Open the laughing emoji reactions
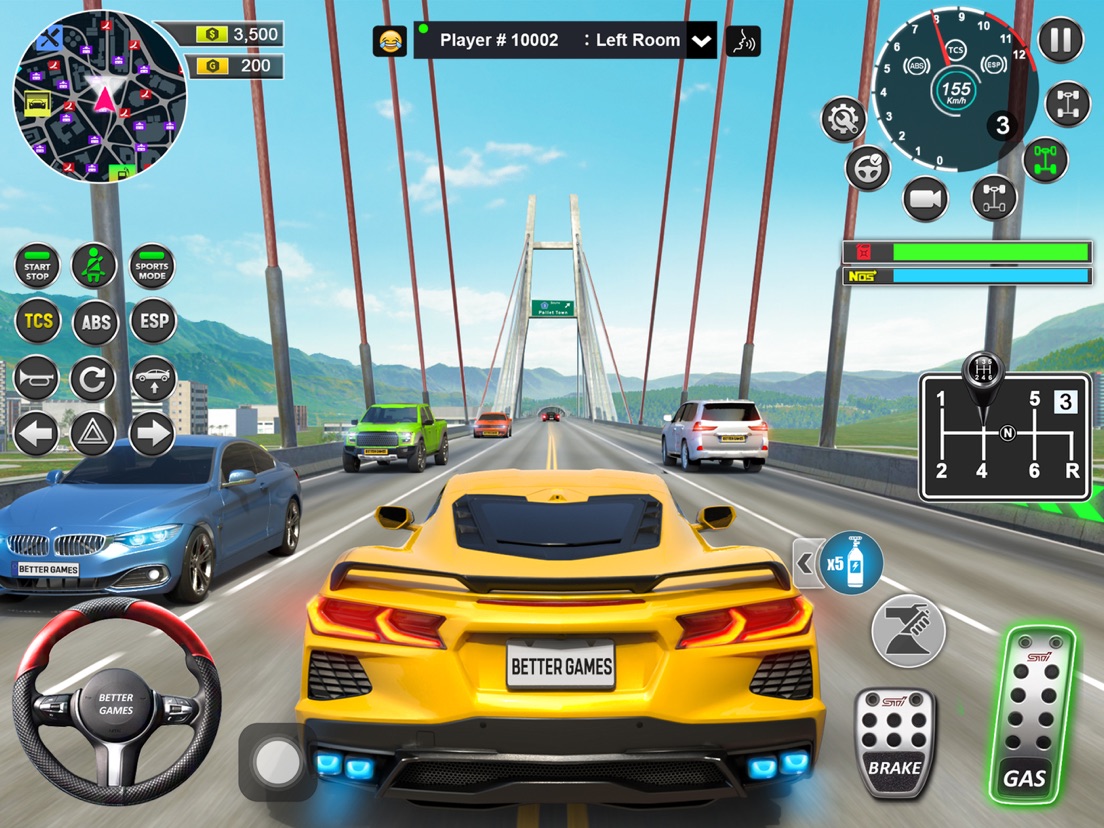The height and width of the screenshot is (828, 1104). 389,41
